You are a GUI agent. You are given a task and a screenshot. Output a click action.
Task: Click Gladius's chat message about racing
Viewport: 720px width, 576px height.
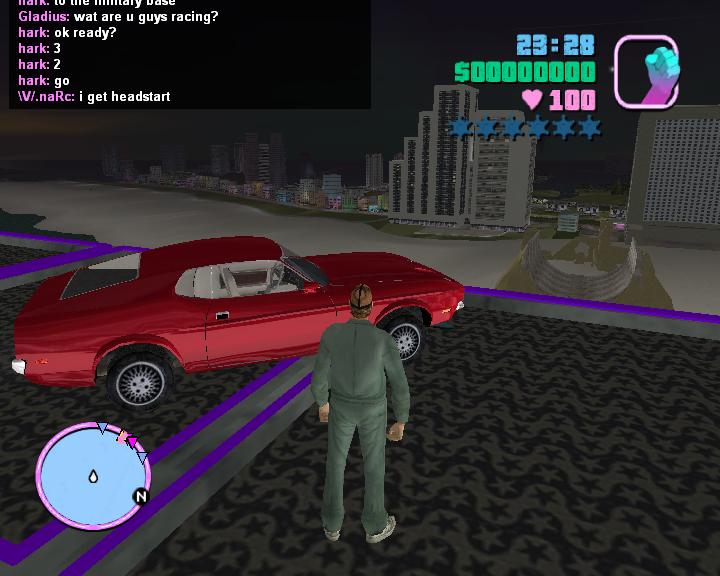118,17
